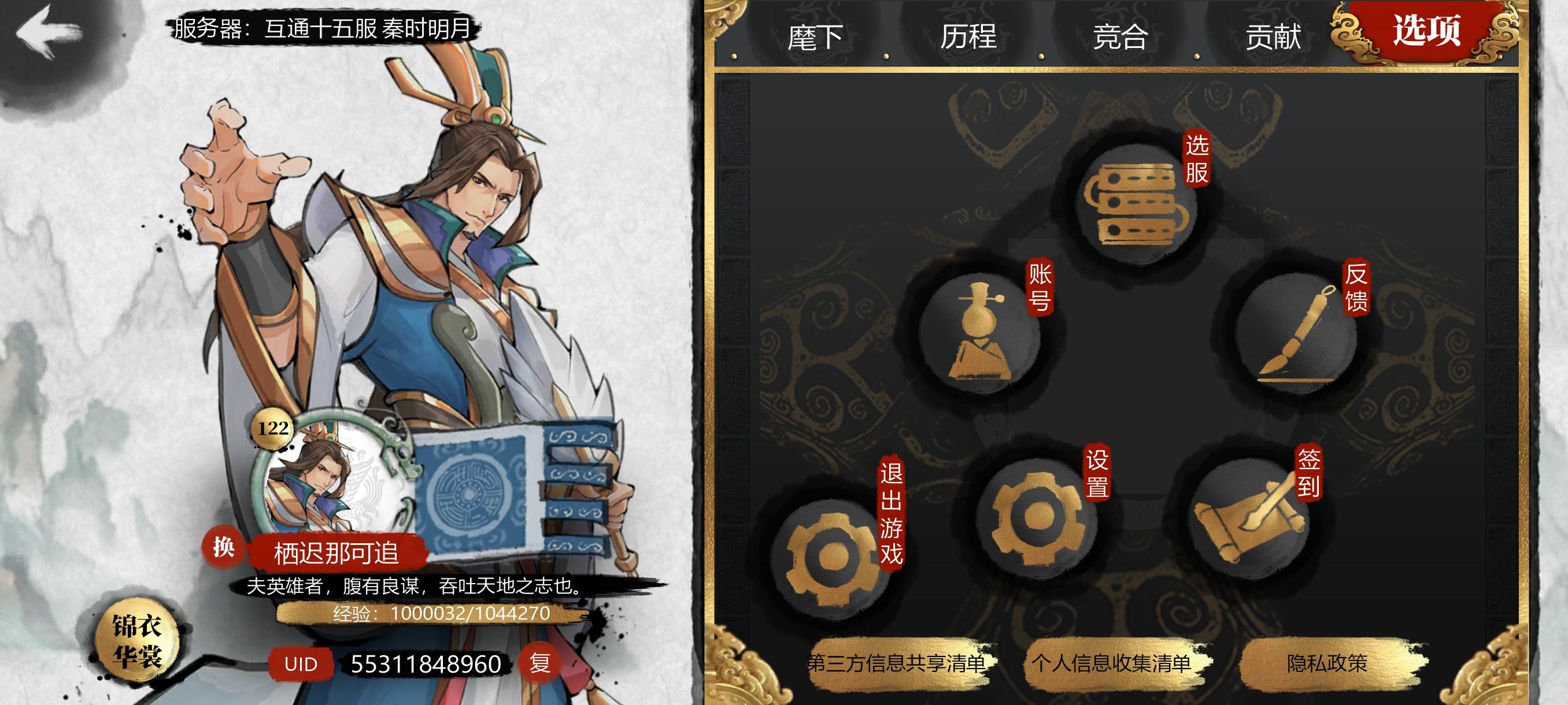Select the 选项 tab
Viewport: 1568px width, 705px height.
pos(1427,32)
